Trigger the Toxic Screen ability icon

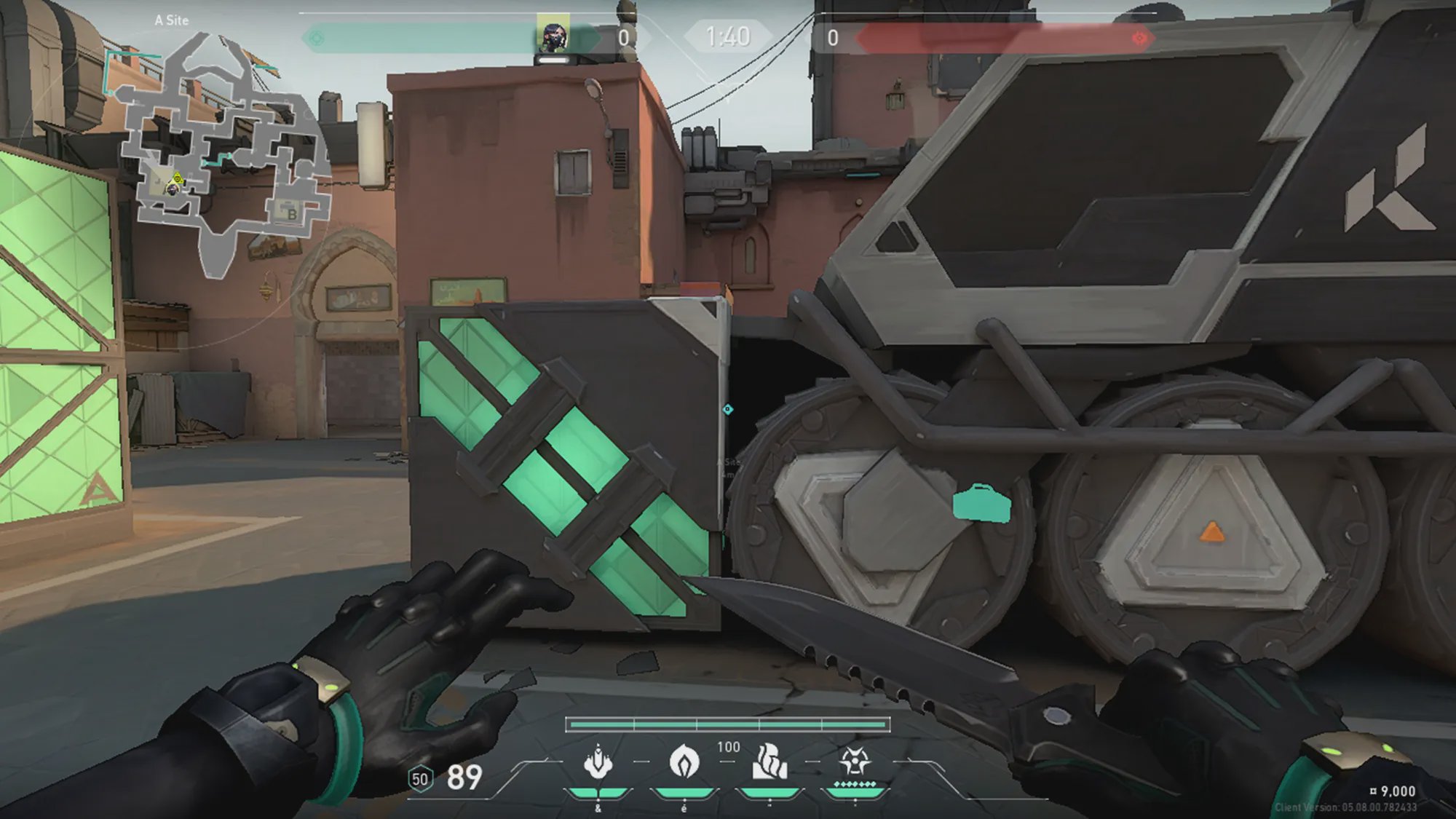coord(769,762)
